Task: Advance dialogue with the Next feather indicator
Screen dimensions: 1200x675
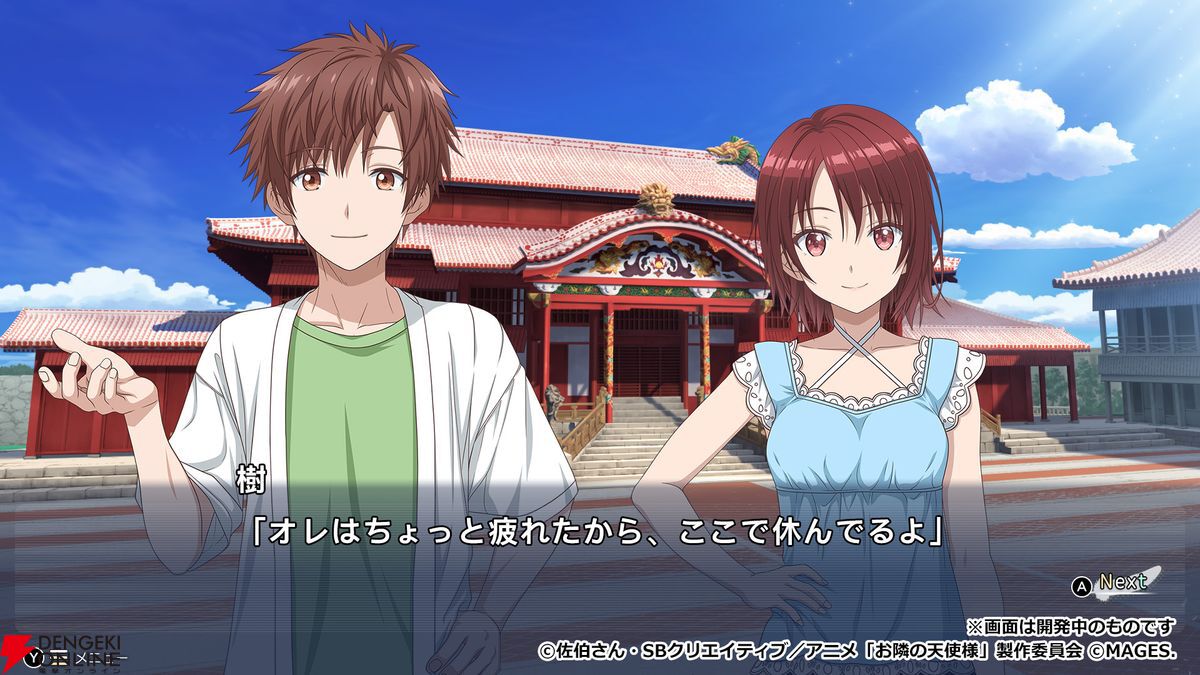Action: coord(1122,583)
